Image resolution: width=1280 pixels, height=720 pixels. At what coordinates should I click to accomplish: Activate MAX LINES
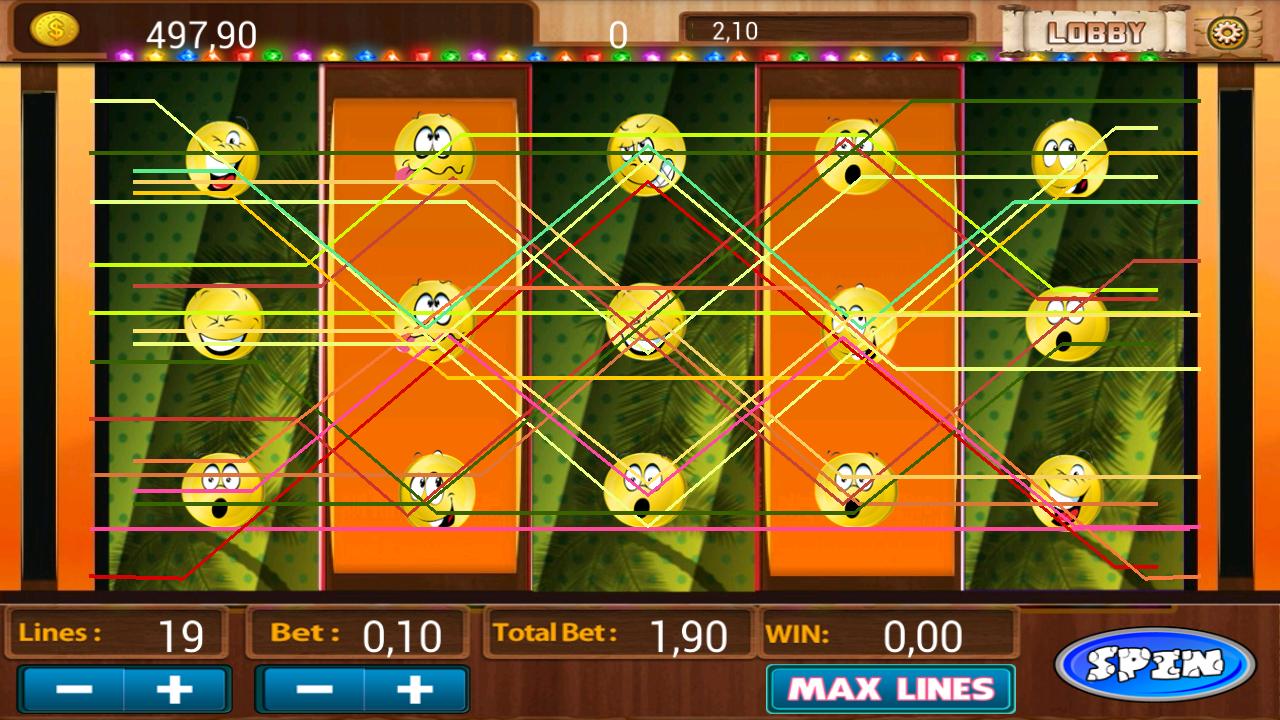tap(888, 688)
